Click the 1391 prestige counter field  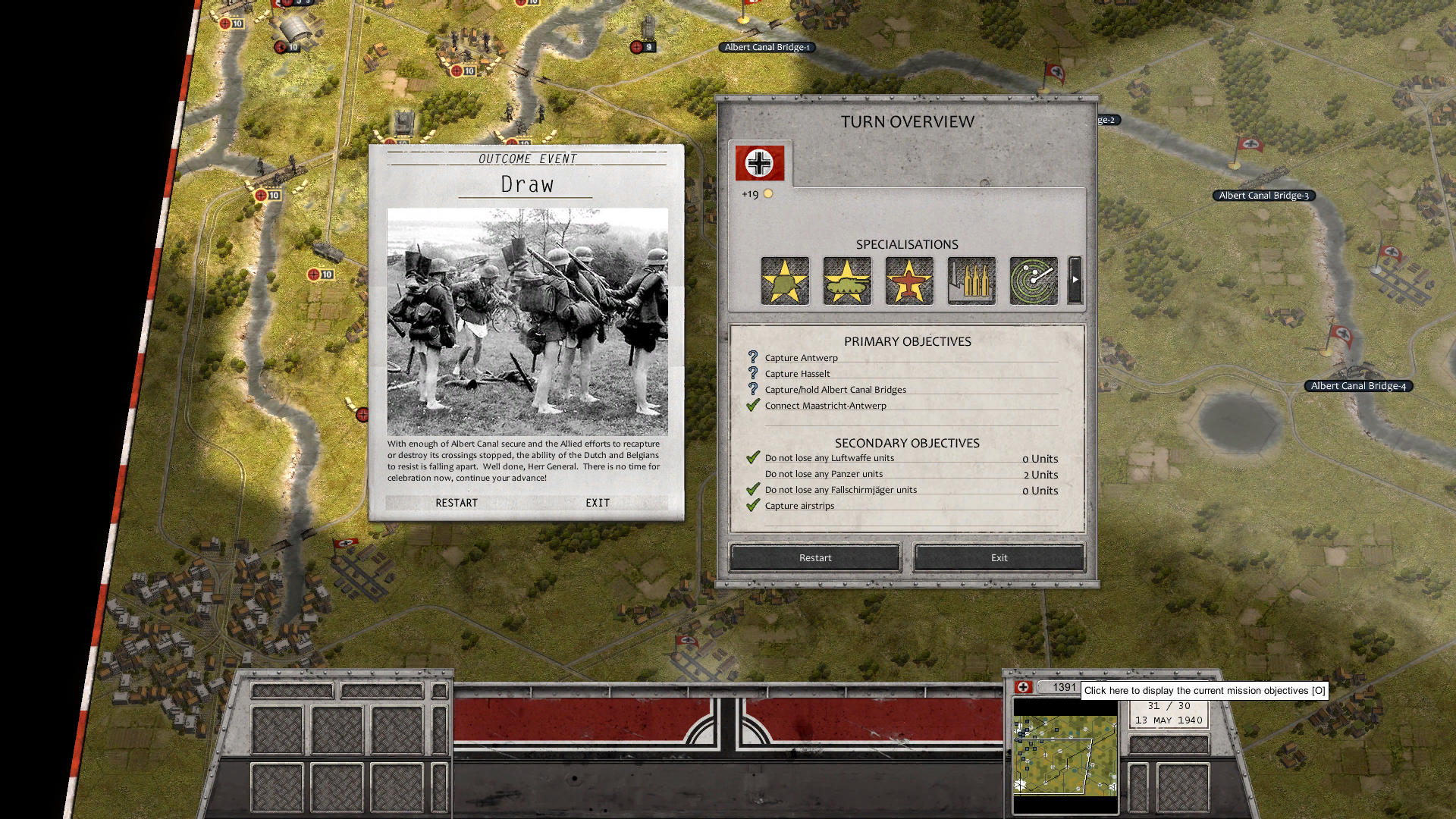(1063, 688)
